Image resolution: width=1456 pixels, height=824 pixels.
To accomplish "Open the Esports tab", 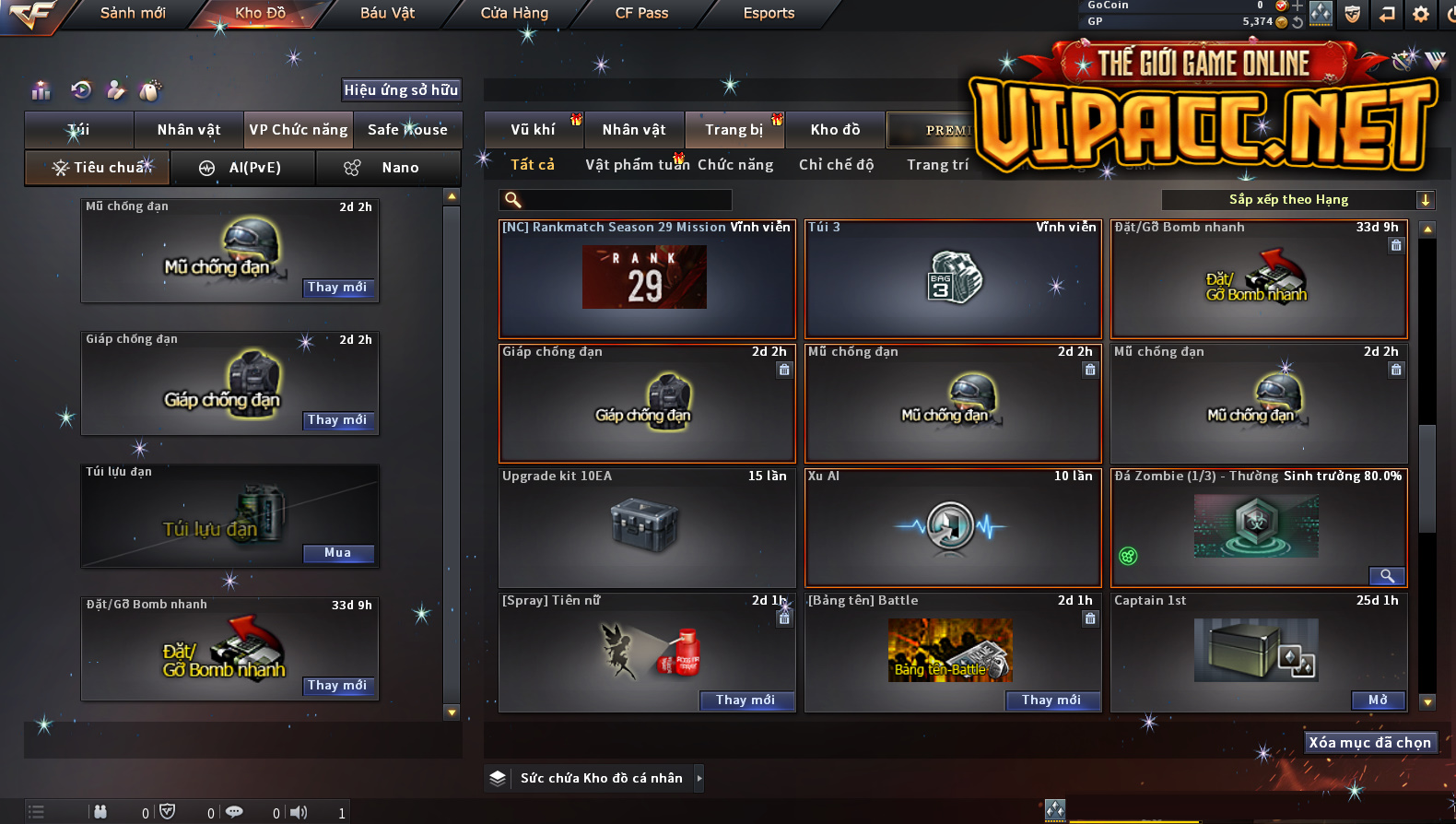I will [x=769, y=13].
